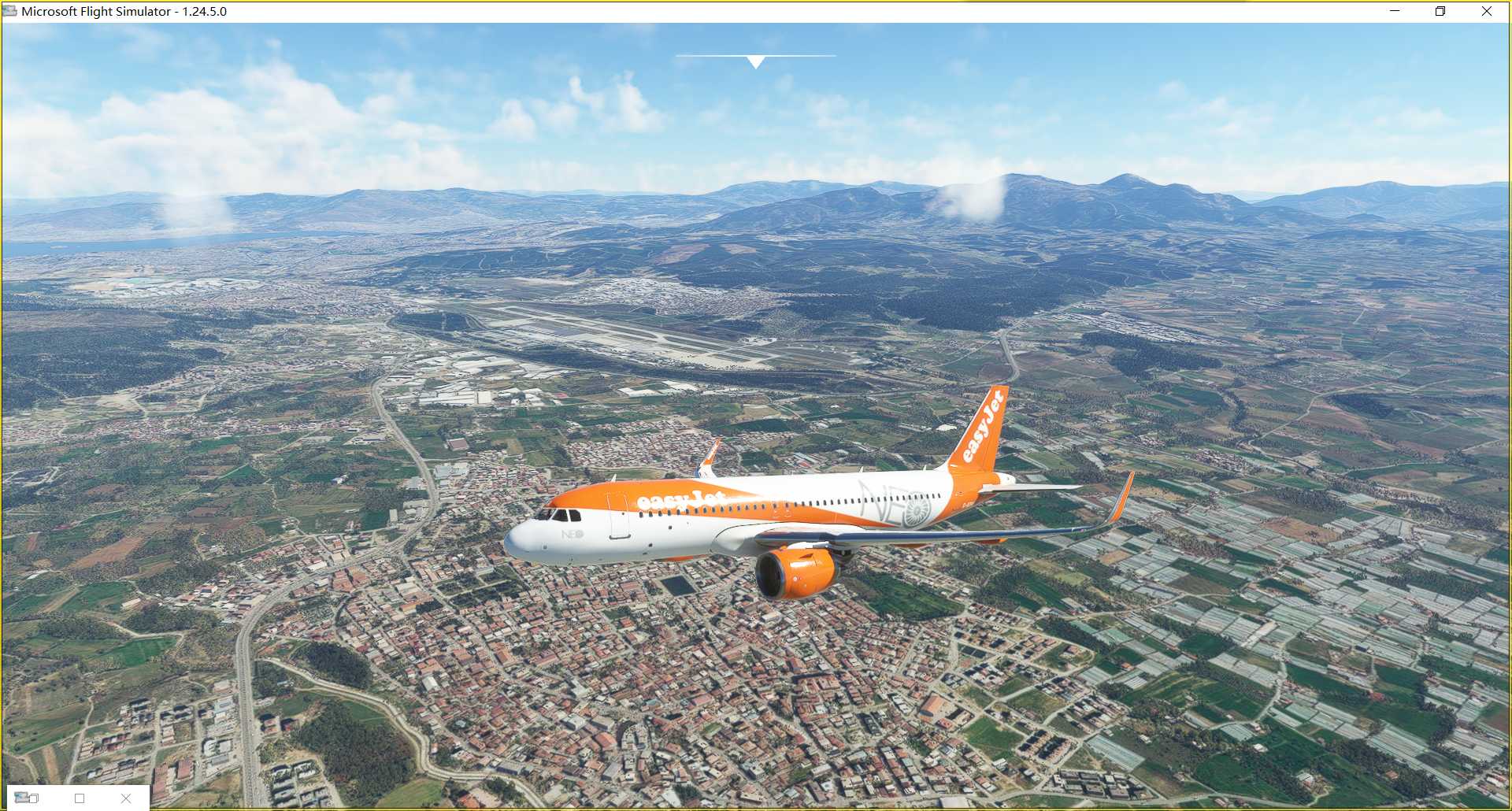The image size is (1512, 811).
Task: Maximize the small docked panel at bottom-left
Action: (x=80, y=798)
